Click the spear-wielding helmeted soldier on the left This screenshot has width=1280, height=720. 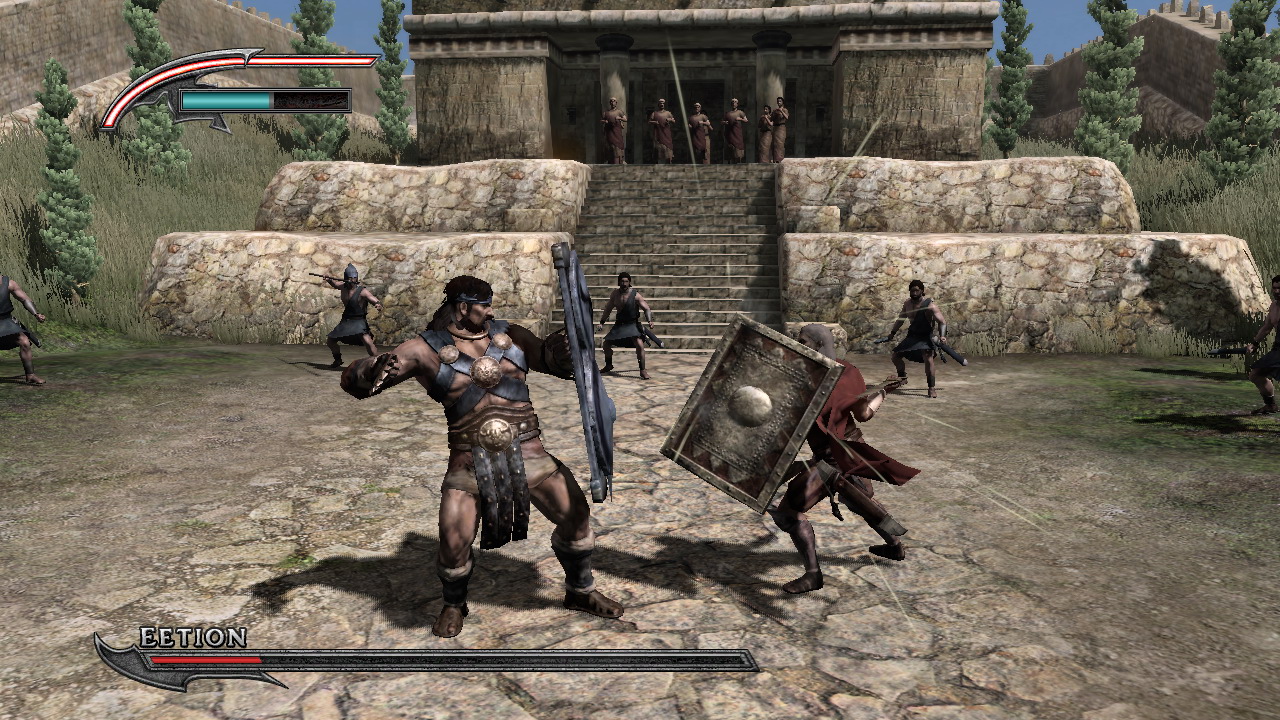coord(350,310)
